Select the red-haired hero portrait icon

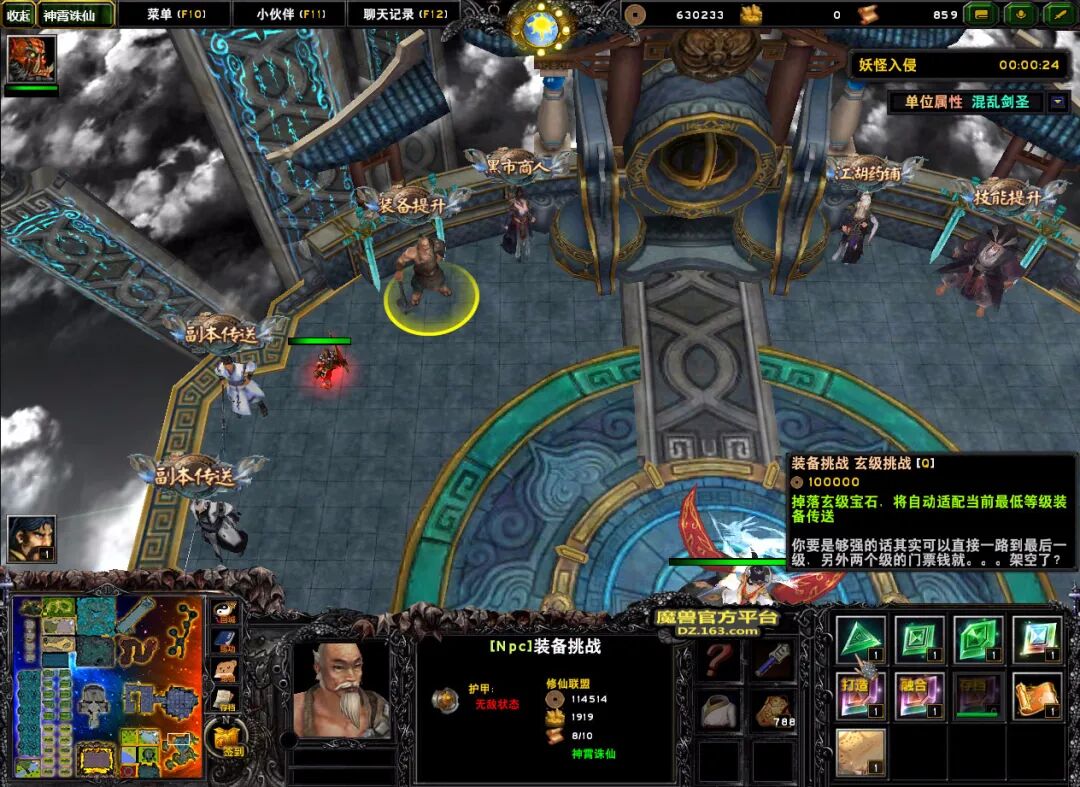click(31, 59)
